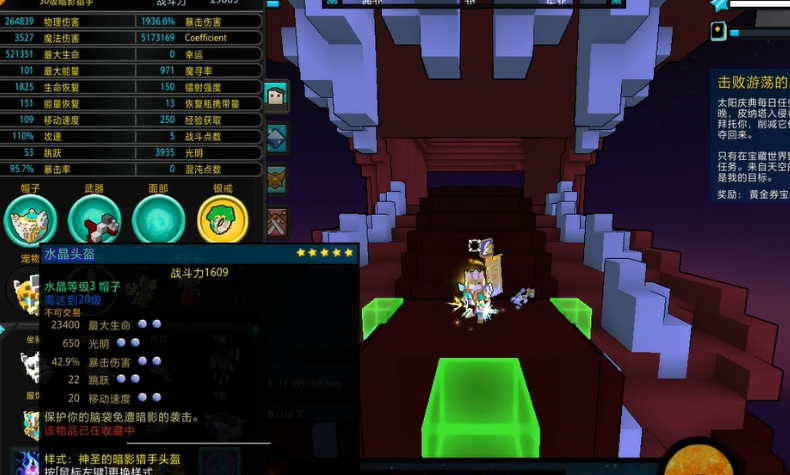Switch to the character face side tab

[x=276, y=96]
